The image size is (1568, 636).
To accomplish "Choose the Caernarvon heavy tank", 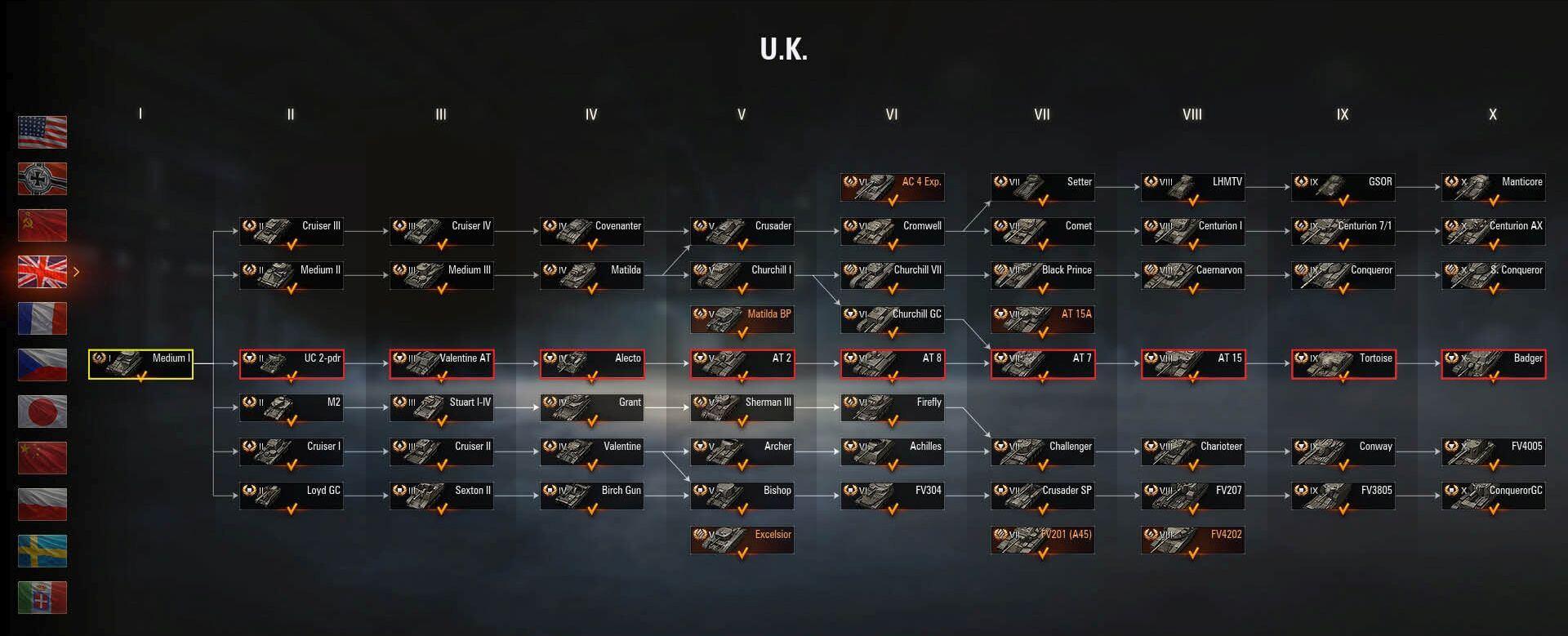I will 1192,276.
